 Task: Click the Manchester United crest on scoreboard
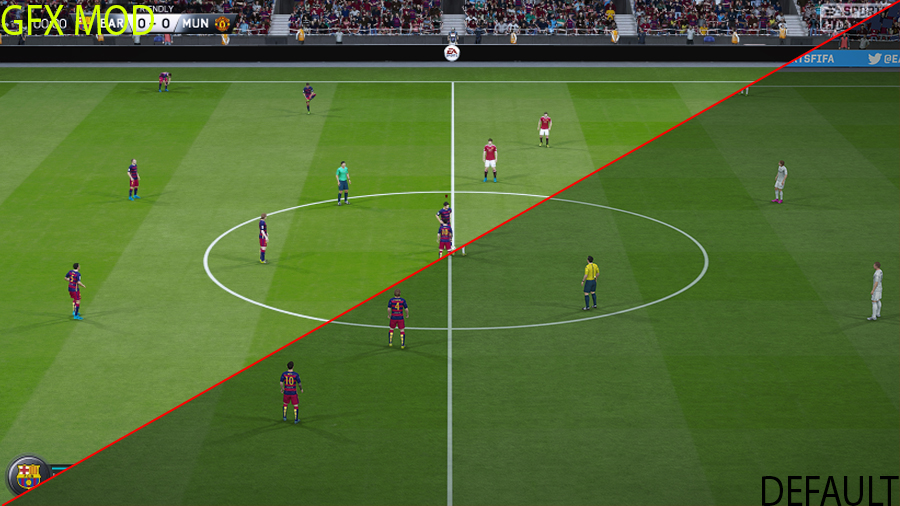(x=222, y=23)
